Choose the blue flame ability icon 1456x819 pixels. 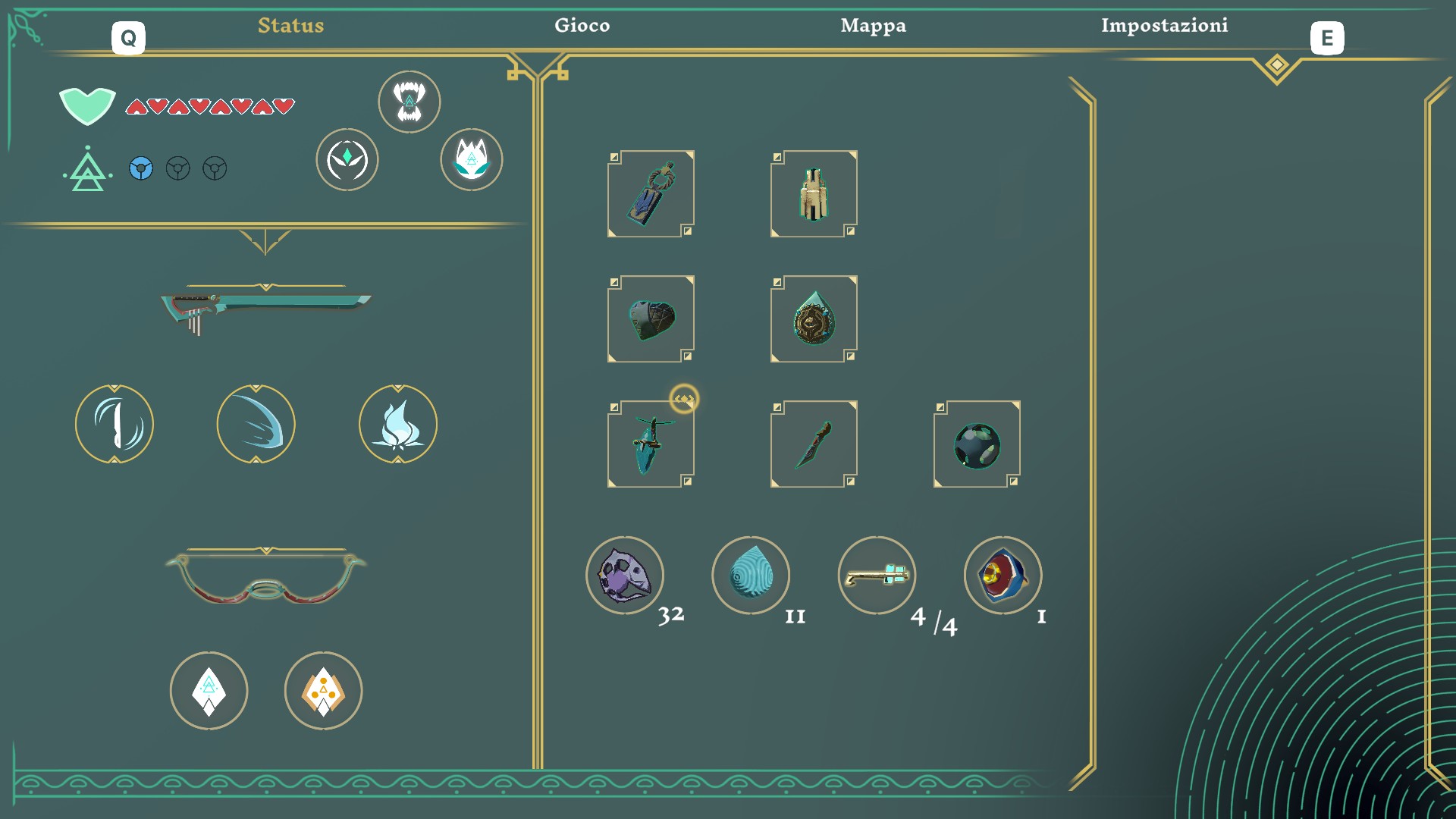tap(398, 424)
